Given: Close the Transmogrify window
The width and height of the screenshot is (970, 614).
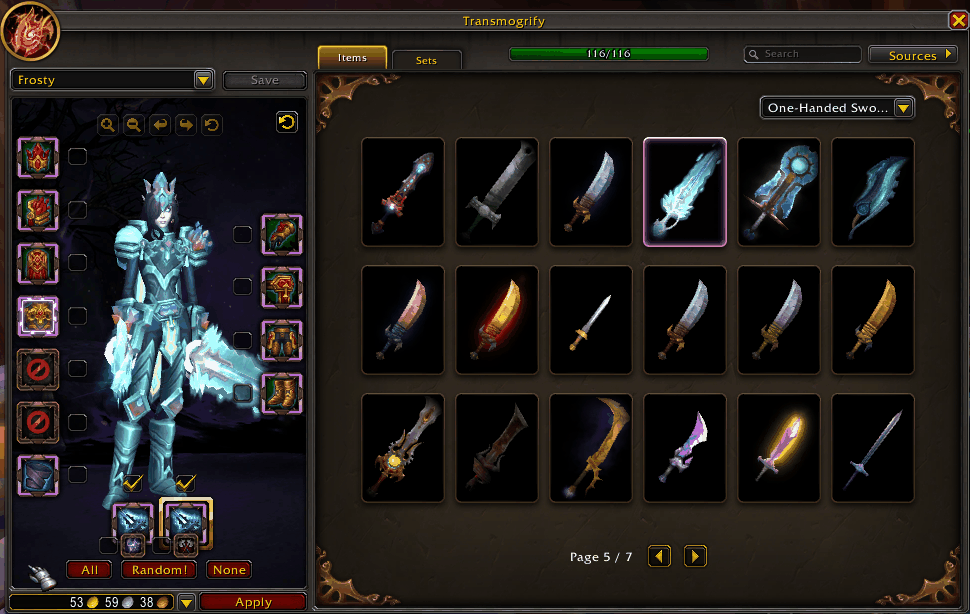Looking at the screenshot, I should [x=957, y=21].
